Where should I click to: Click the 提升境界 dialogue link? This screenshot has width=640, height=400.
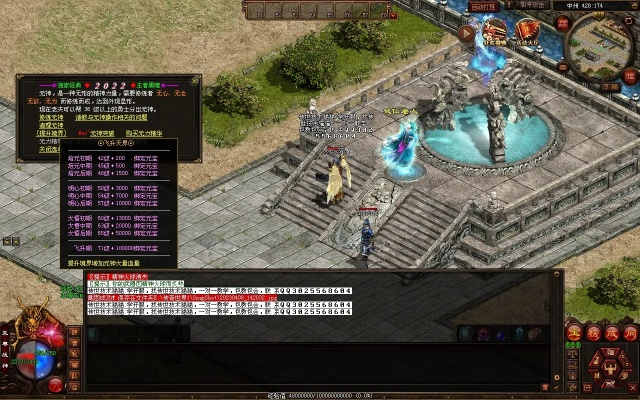(51, 133)
